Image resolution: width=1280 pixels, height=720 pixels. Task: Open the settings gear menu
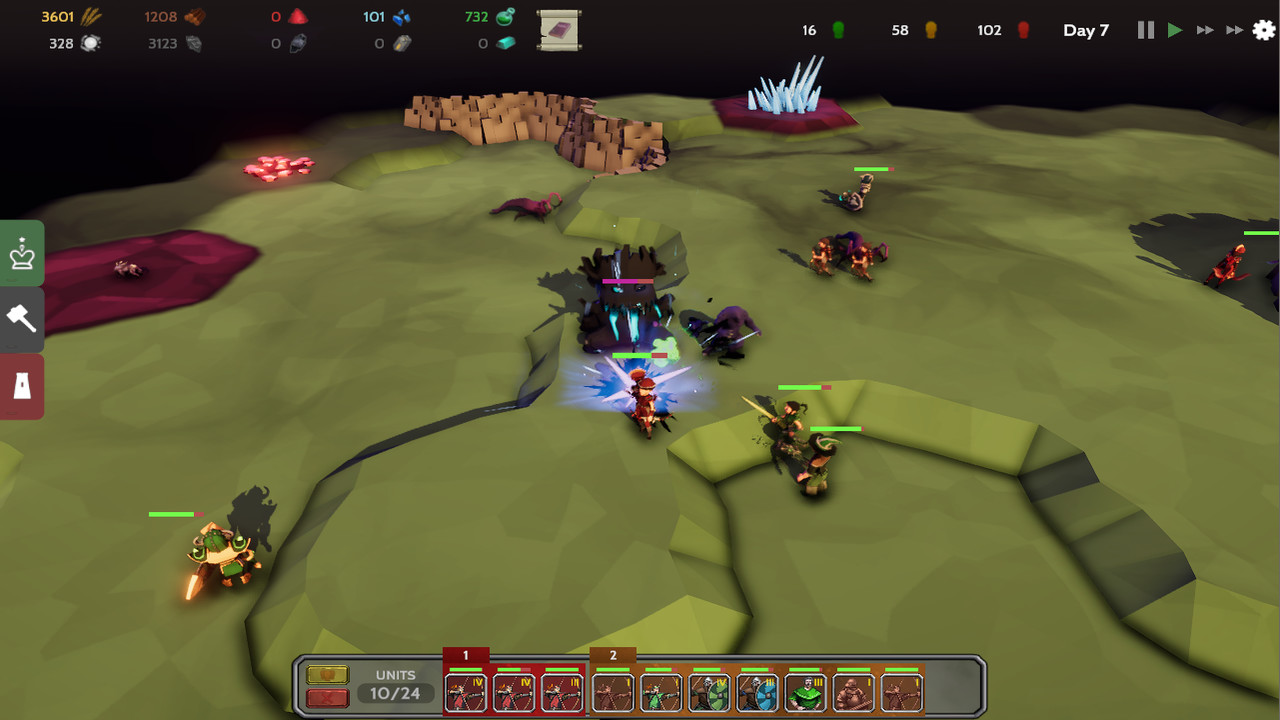coord(1263,31)
